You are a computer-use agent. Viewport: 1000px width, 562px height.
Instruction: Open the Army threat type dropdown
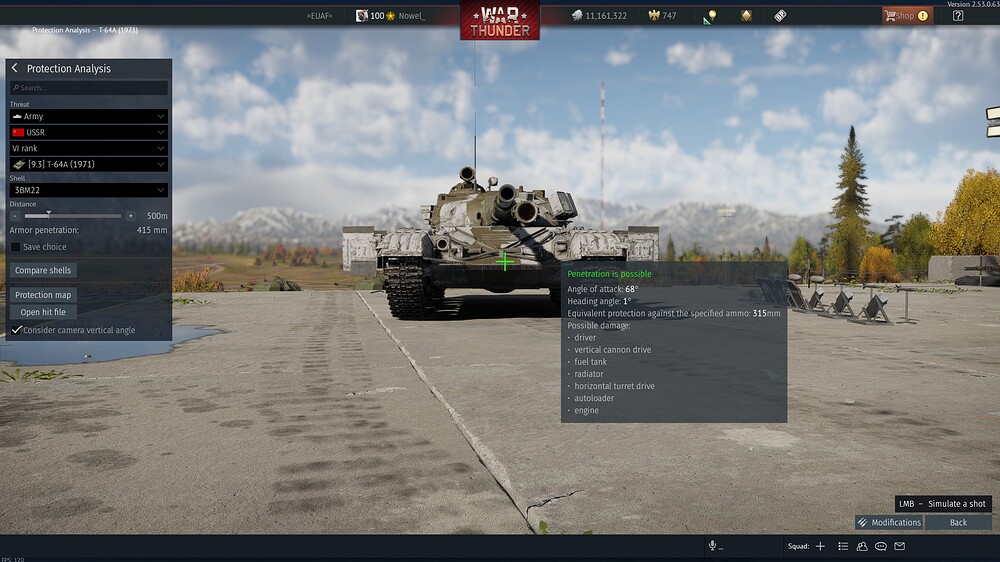coord(88,116)
